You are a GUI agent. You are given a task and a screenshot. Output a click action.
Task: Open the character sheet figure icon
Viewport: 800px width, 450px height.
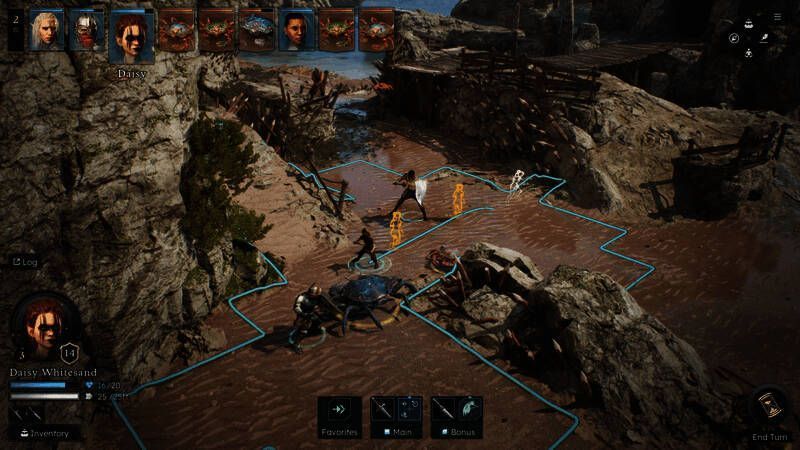748,52
